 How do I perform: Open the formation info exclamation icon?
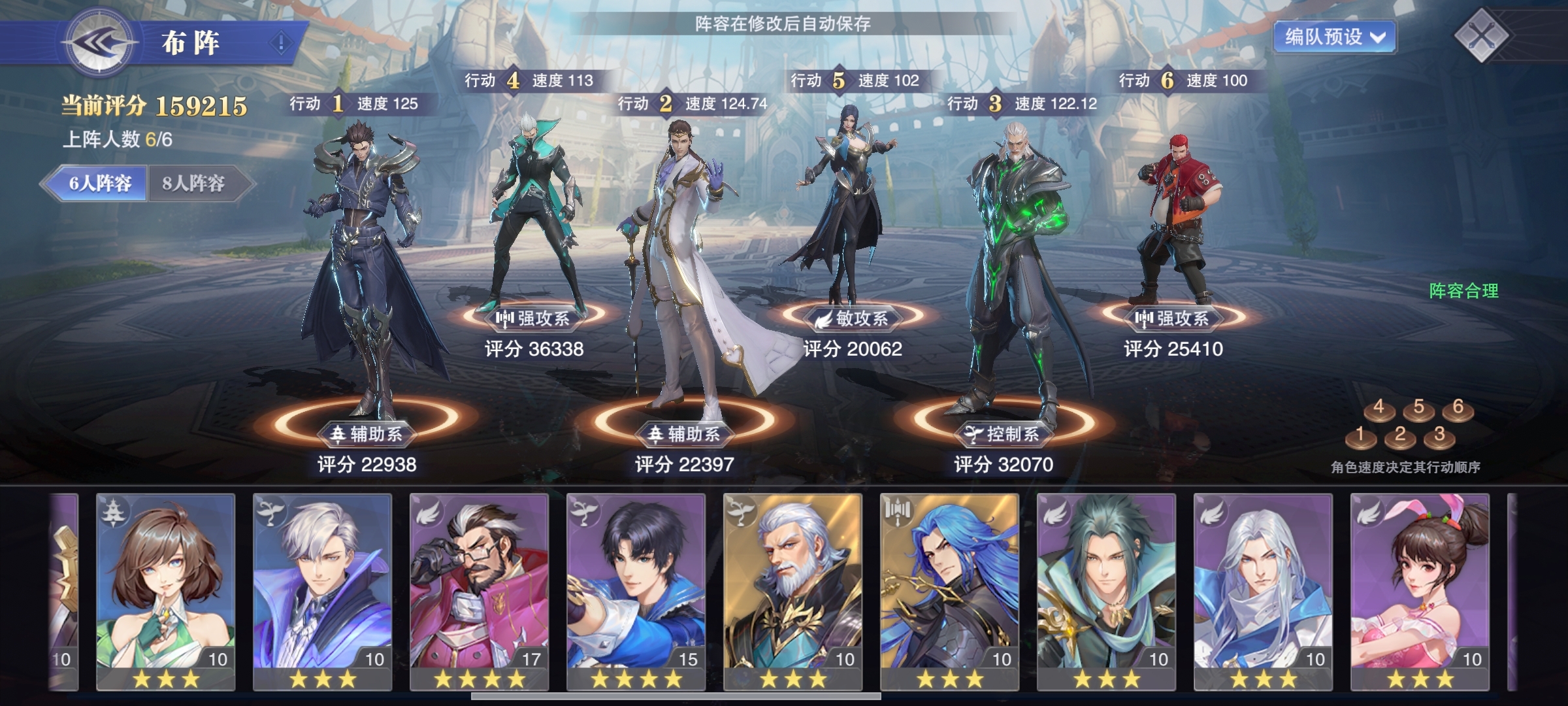[x=282, y=44]
